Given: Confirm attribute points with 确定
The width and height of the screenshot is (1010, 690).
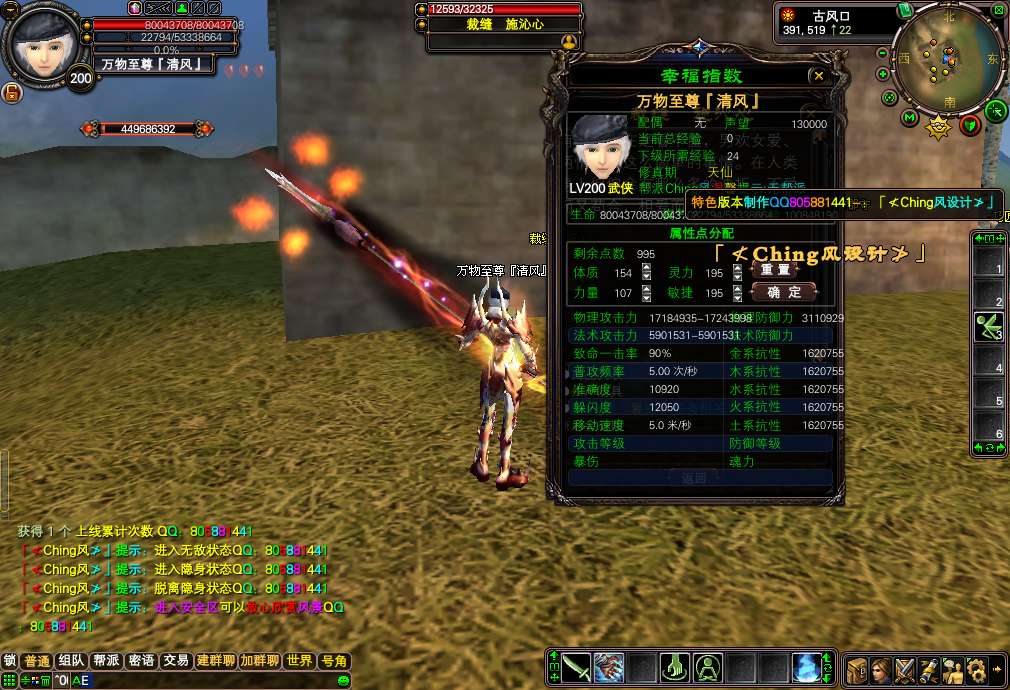Looking at the screenshot, I should pos(783,292).
